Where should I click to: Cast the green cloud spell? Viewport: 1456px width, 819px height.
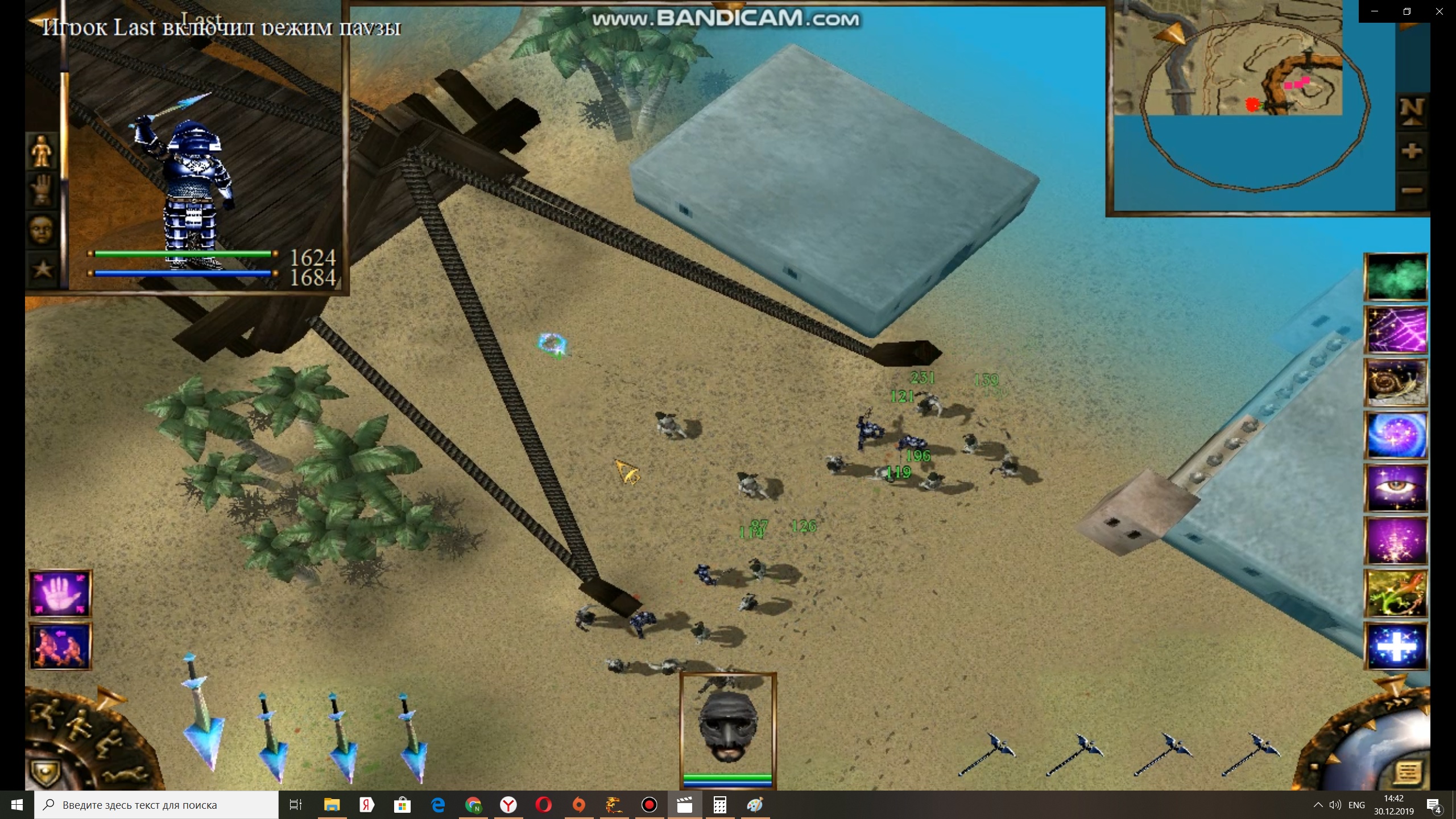(x=1396, y=277)
